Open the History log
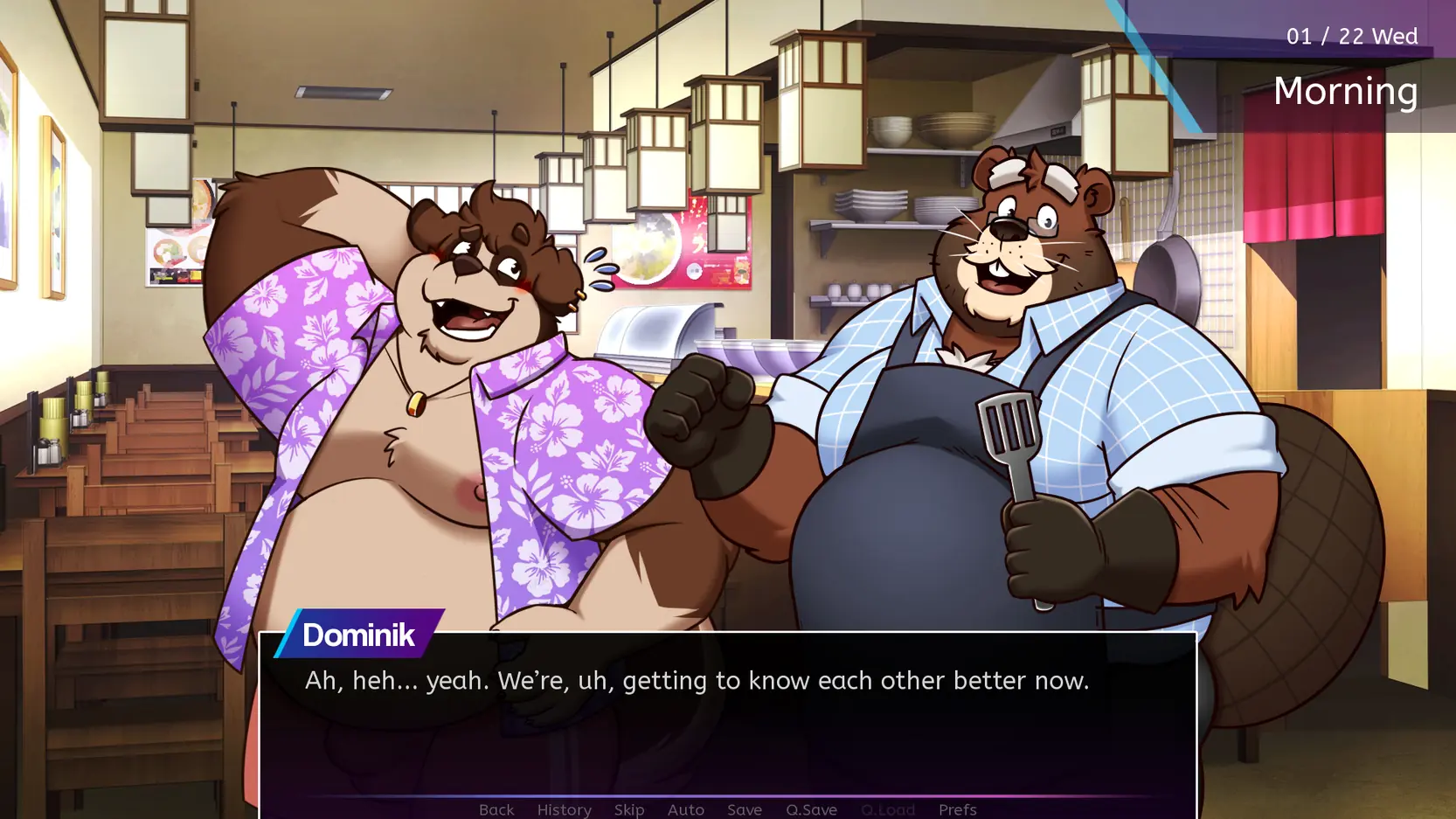1456x819 pixels. tap(564, 809)
